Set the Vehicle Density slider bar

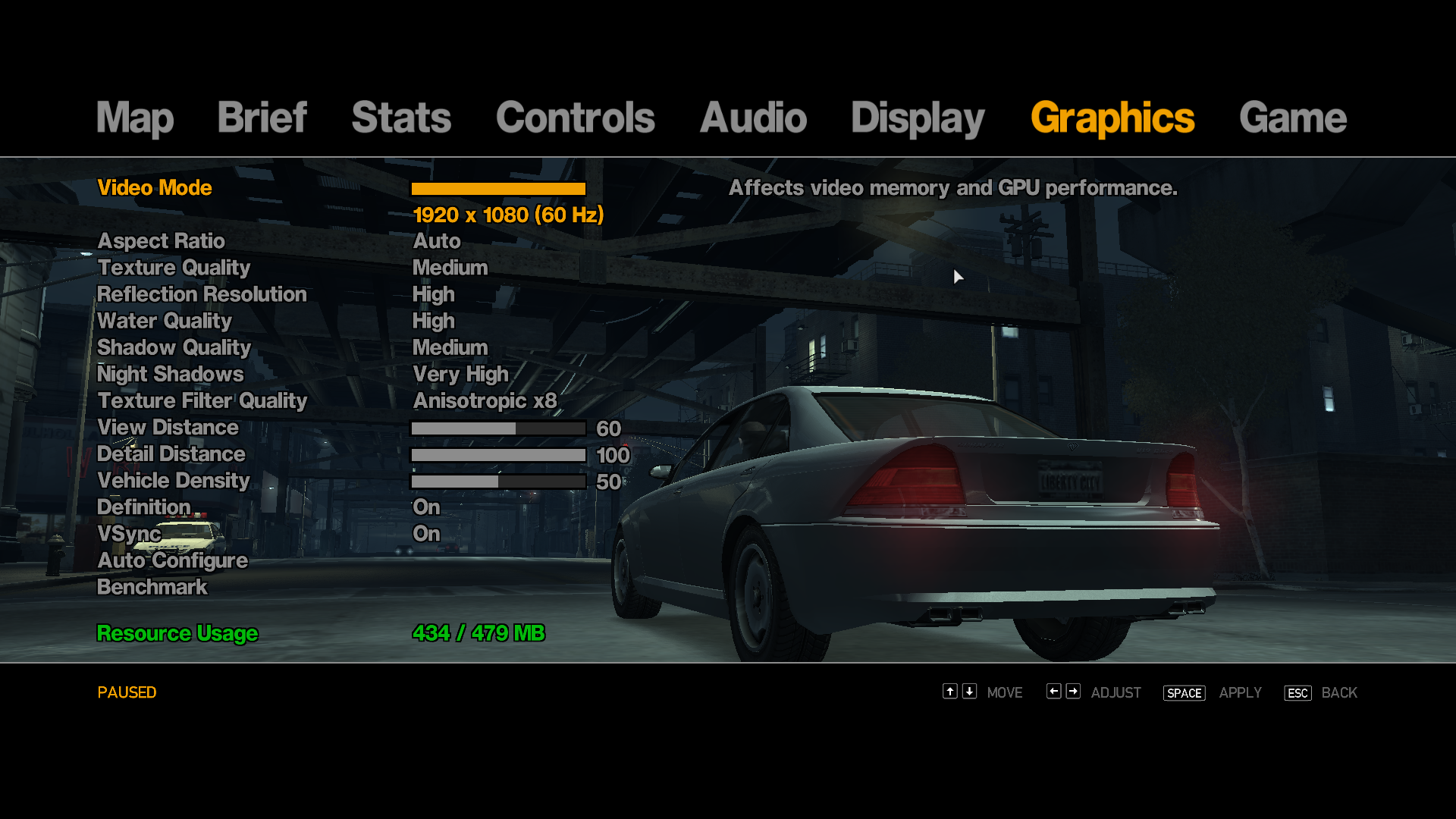(498, 482)
